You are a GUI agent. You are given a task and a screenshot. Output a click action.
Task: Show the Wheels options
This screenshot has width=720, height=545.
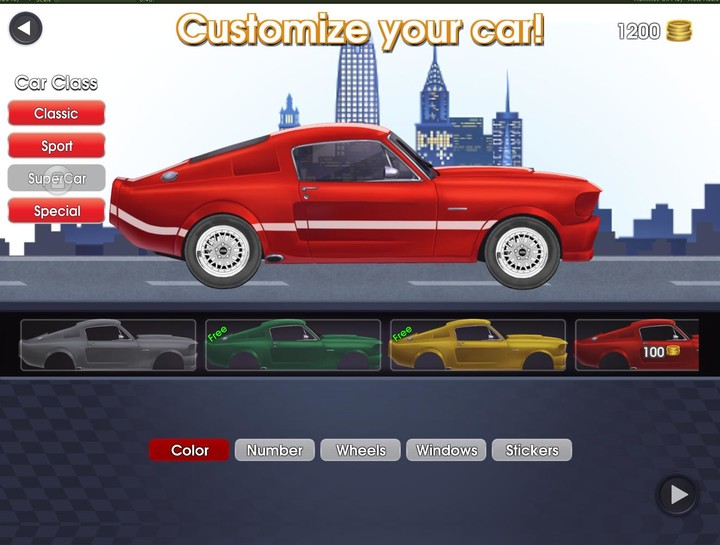[x=360, y=450]
